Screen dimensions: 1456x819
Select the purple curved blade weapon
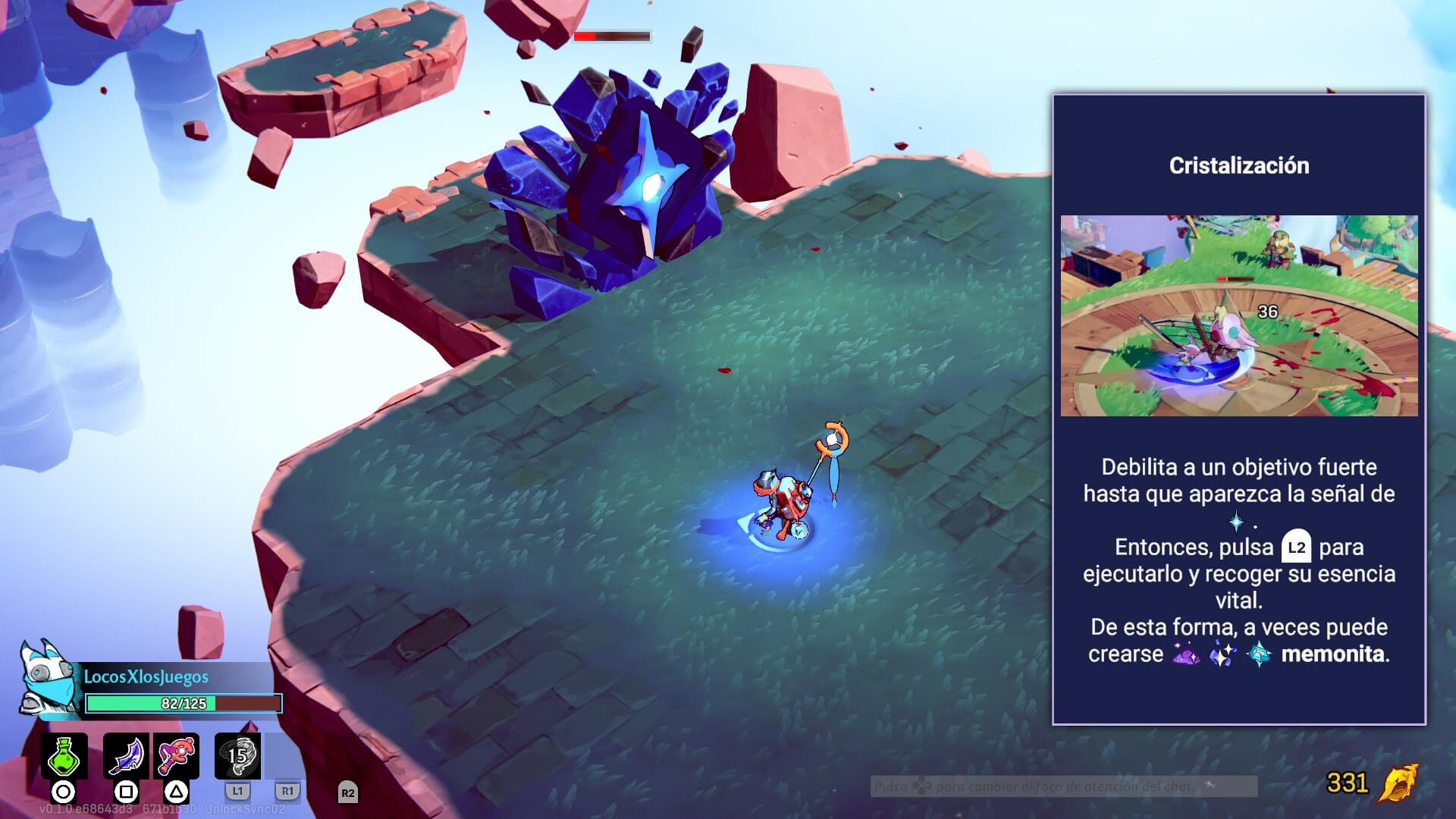pyautogui.click(x=126, y=755)
